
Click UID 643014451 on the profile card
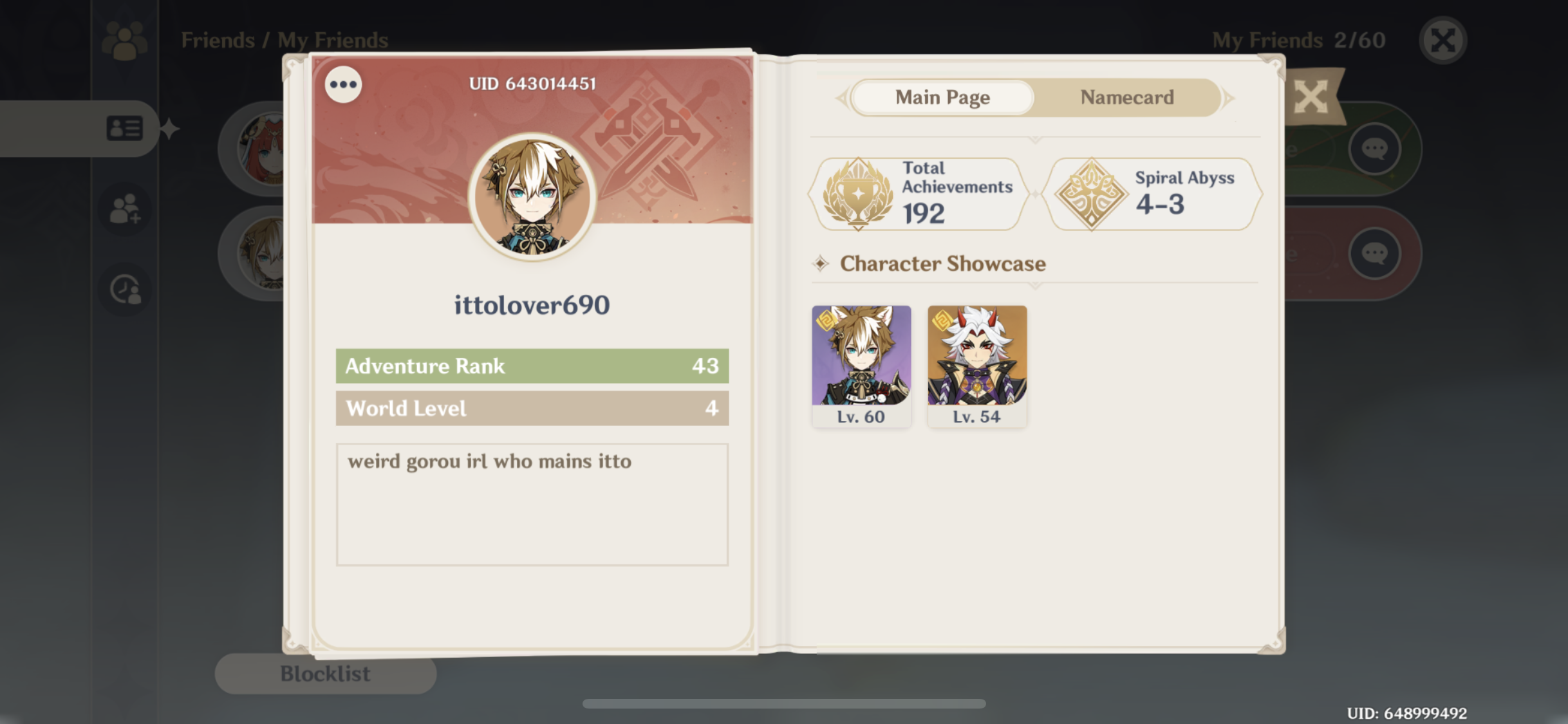click(531, 82)
